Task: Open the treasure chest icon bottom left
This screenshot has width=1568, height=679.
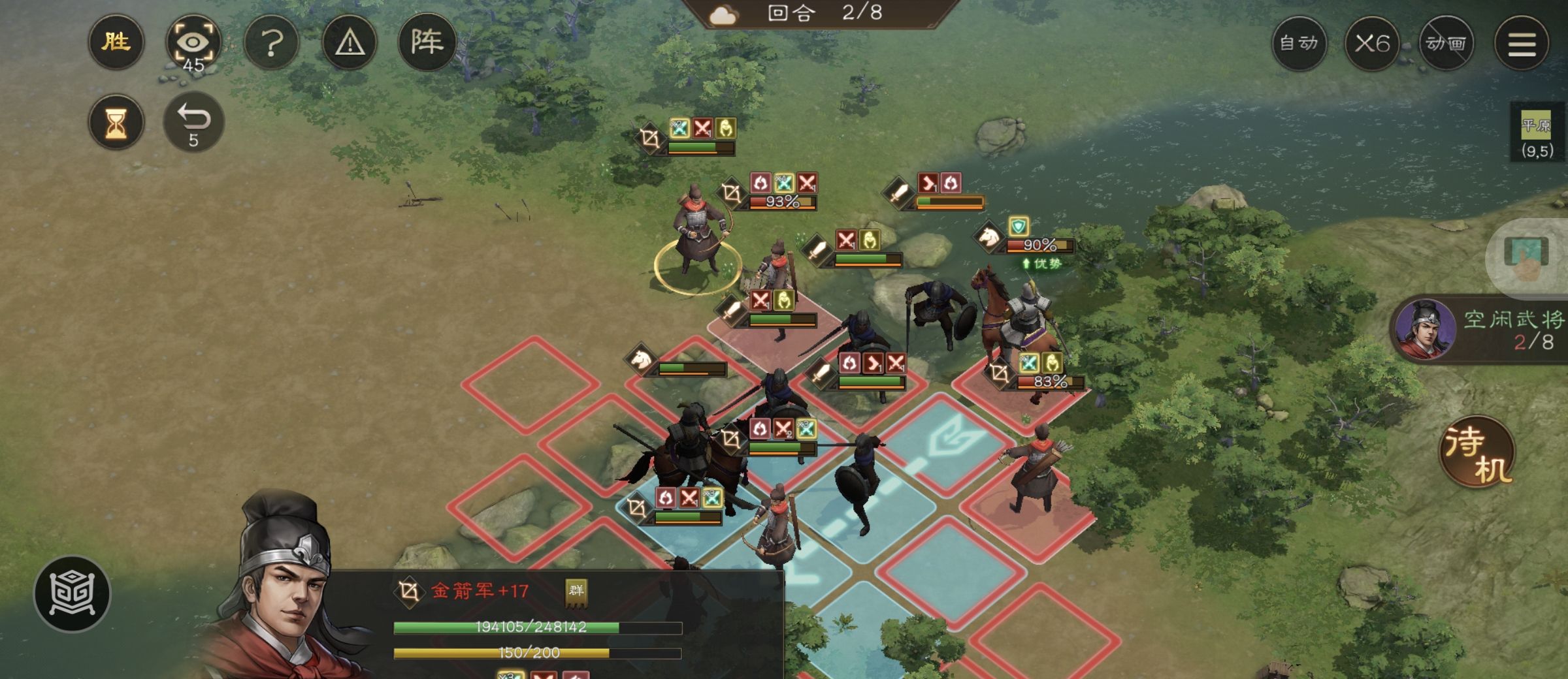Action: (72, 595)
